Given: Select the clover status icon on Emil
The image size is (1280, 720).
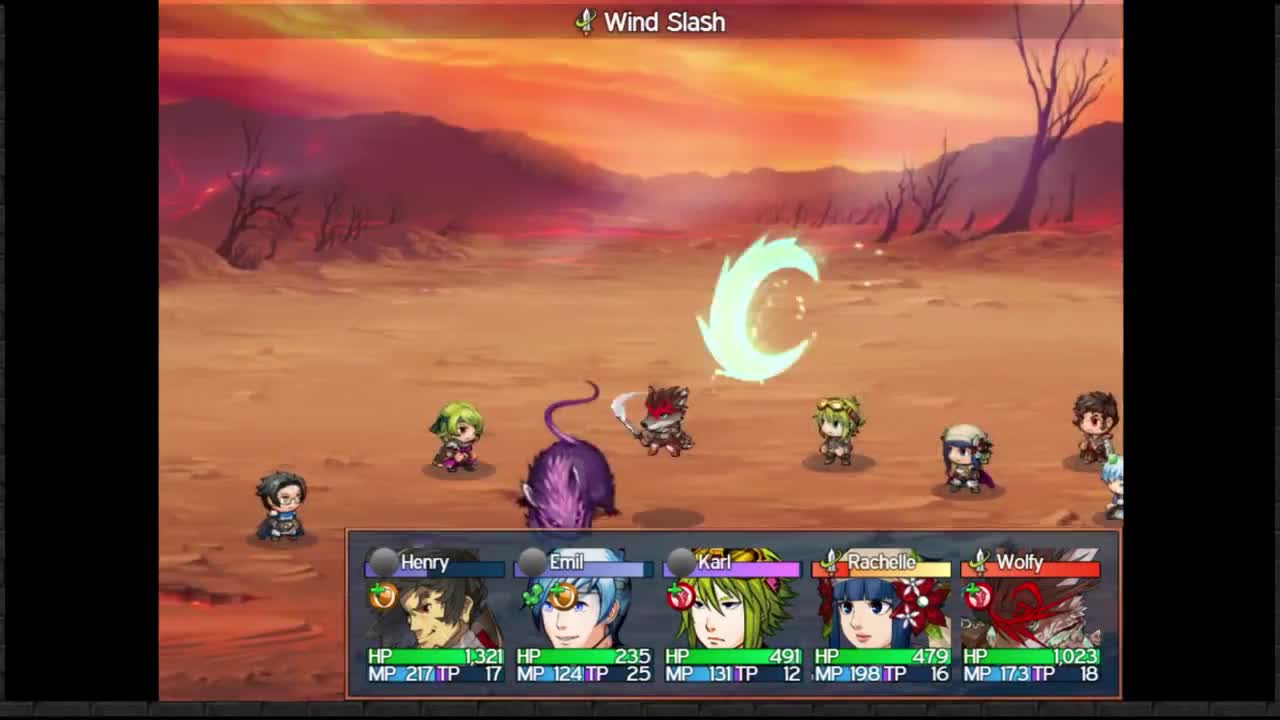Looking at the screenshot, I should point(531,596).
